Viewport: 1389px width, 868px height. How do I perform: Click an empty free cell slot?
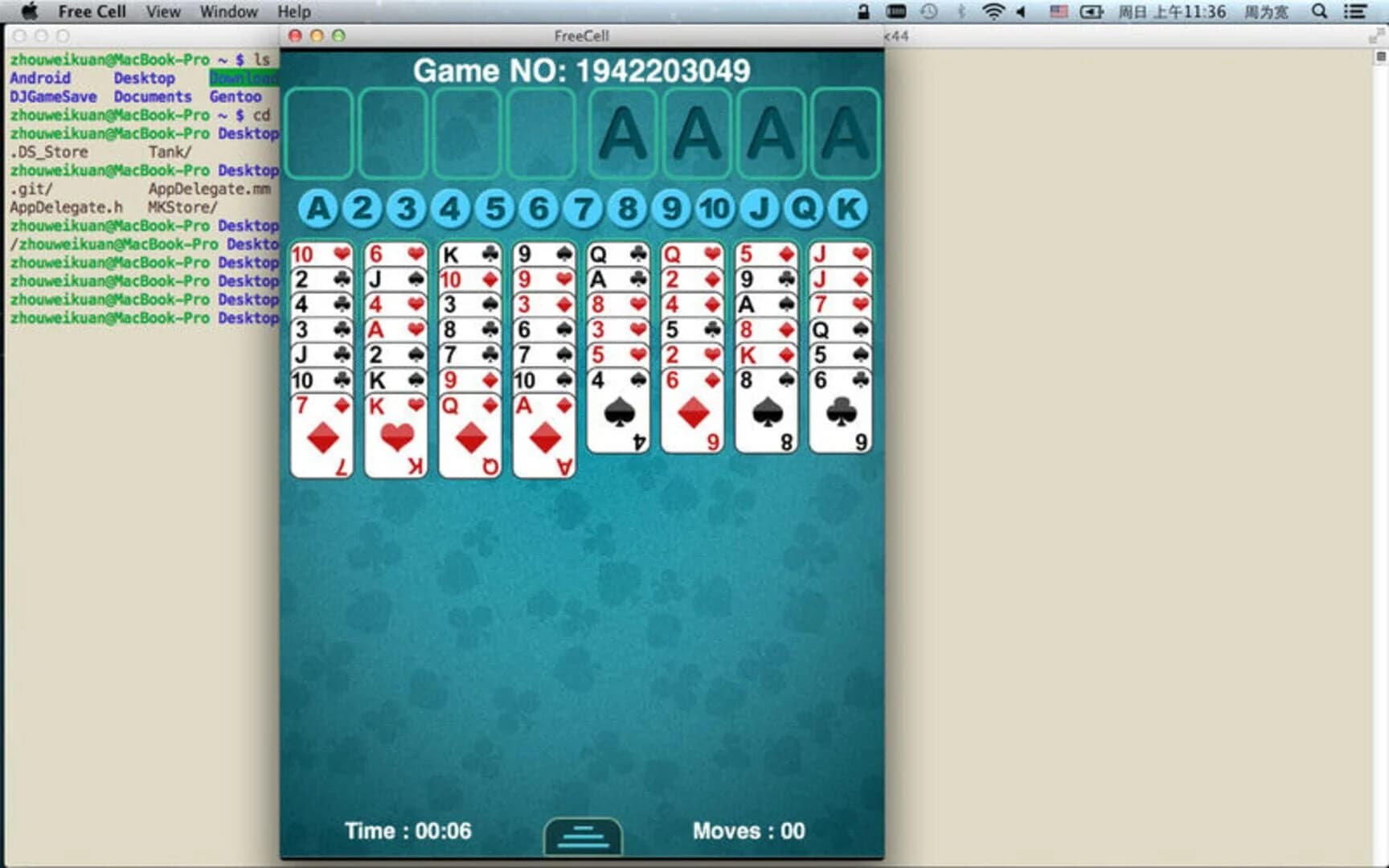[319, 134]
